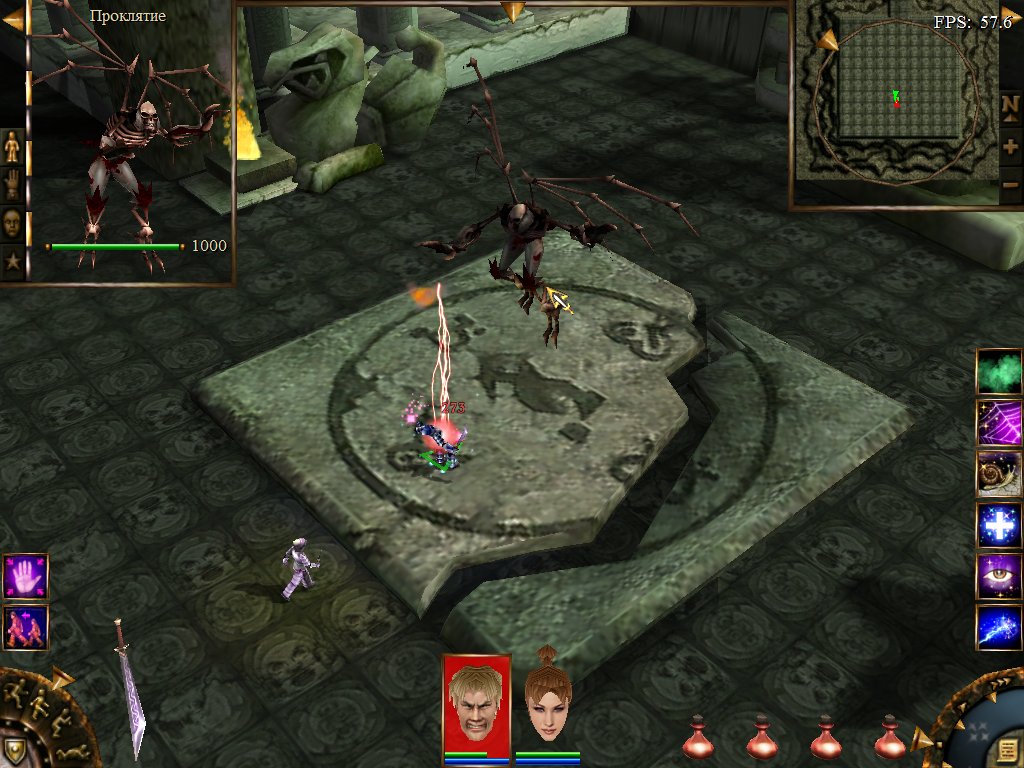Click the minimap
This screenshot has width=1024, height=768.
(895, 105)
